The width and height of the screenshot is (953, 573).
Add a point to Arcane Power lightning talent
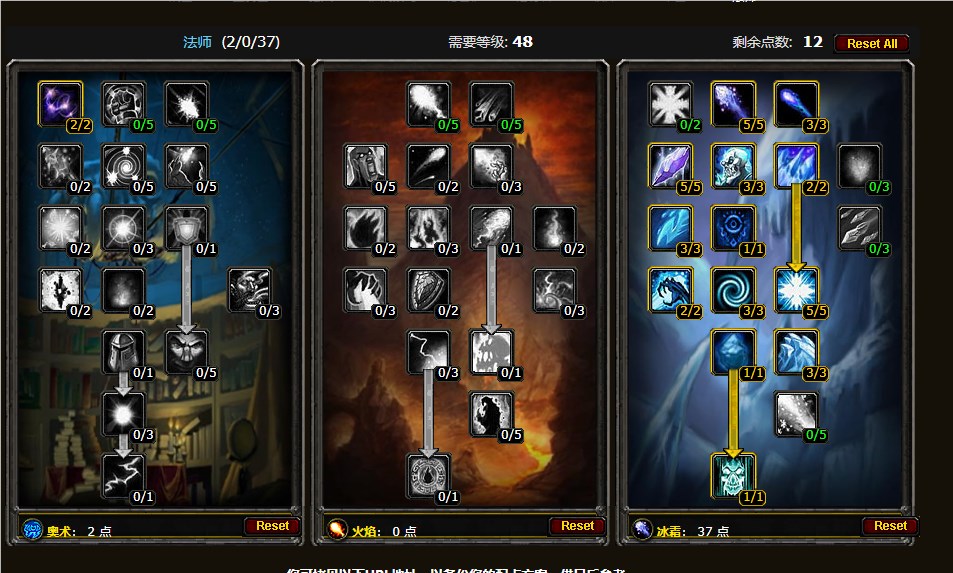[123, 475]
